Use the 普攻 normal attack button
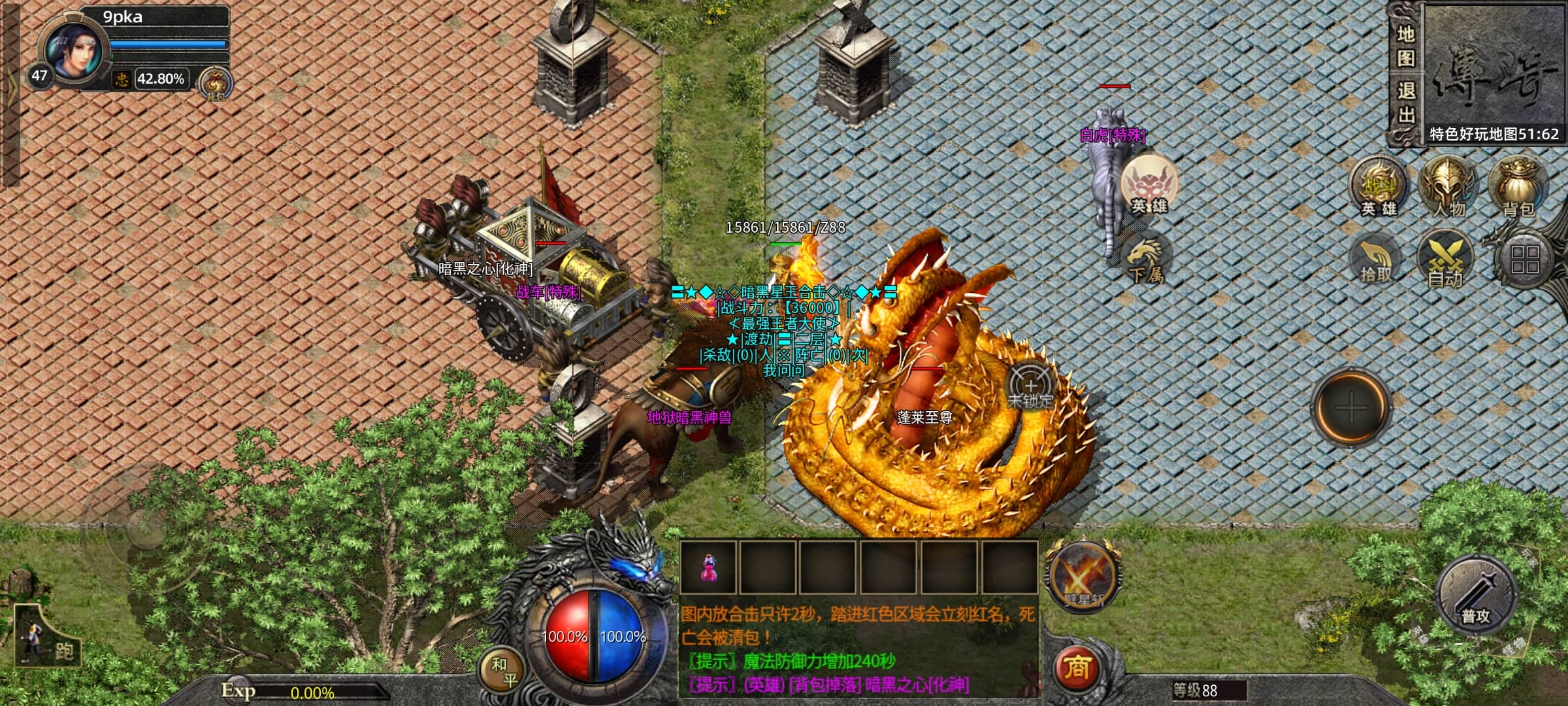 (x=1476, y=596)
